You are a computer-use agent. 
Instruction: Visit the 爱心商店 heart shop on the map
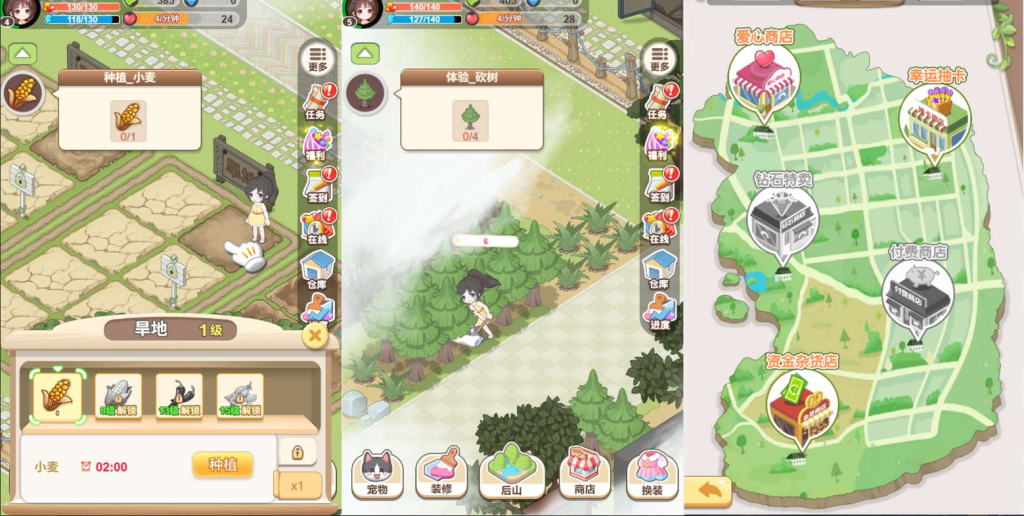[x=764, y=78]
